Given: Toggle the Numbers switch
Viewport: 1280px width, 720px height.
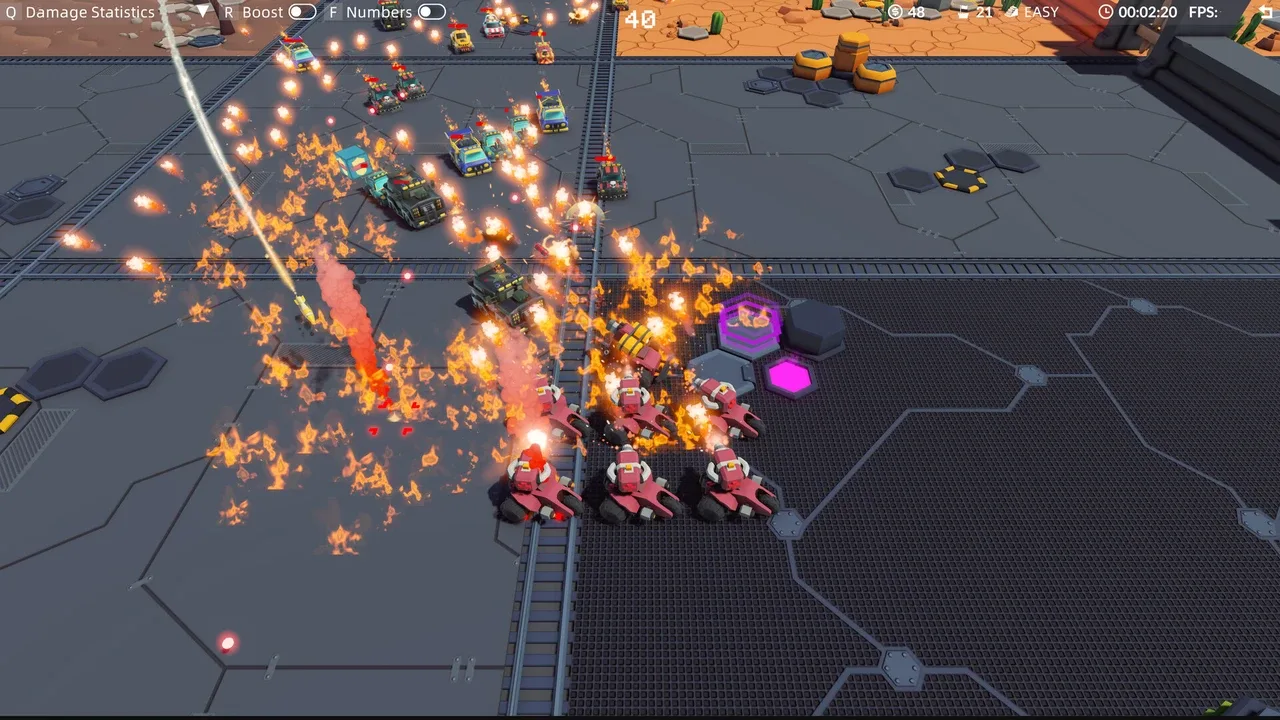Looking at the screenshot, I should (x=431, y=12).
